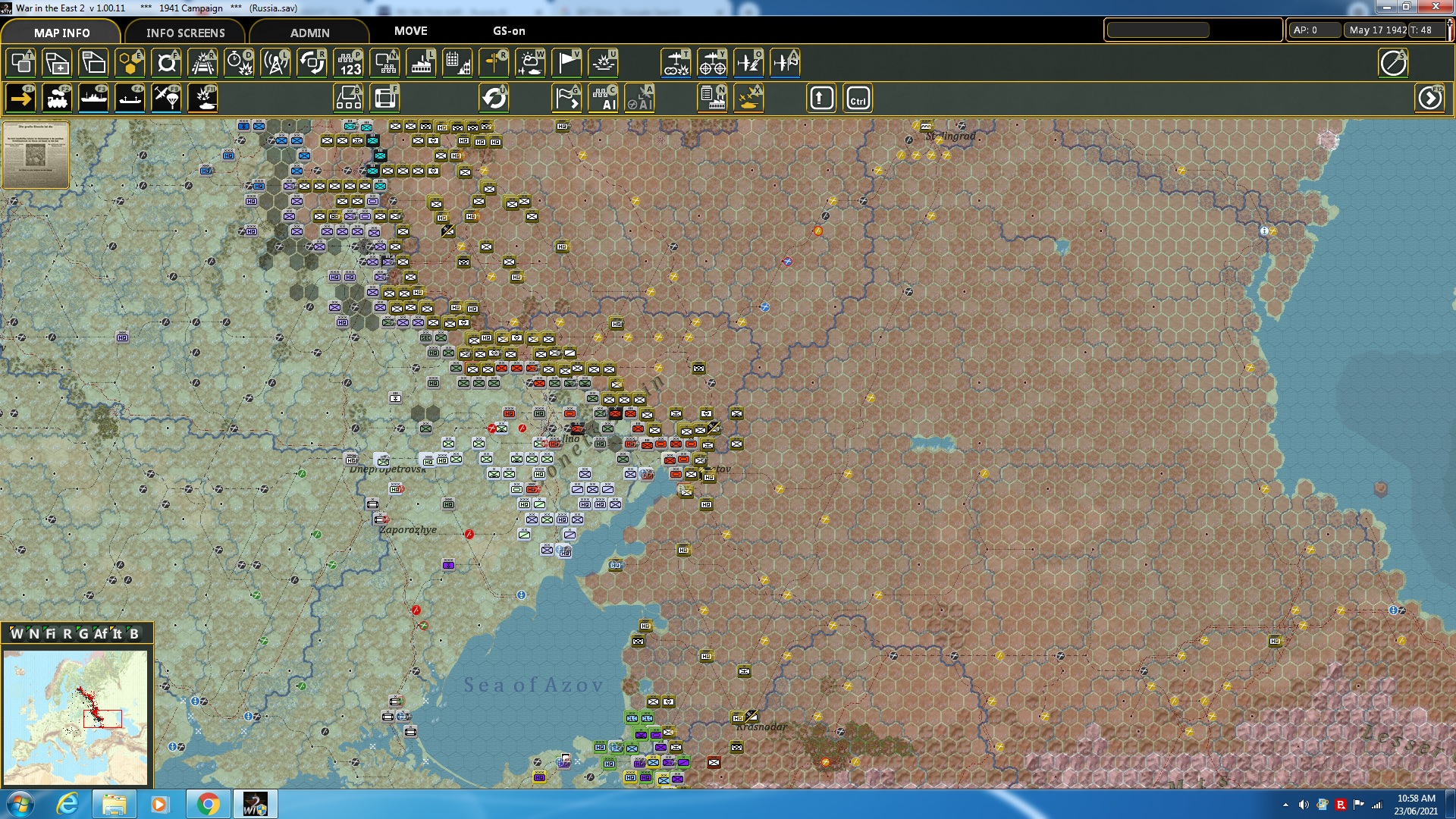Viewport: 1456px width, 819px height.
Task: Activate Rail Movement mode (train icon)
Action: coord(57,98)
